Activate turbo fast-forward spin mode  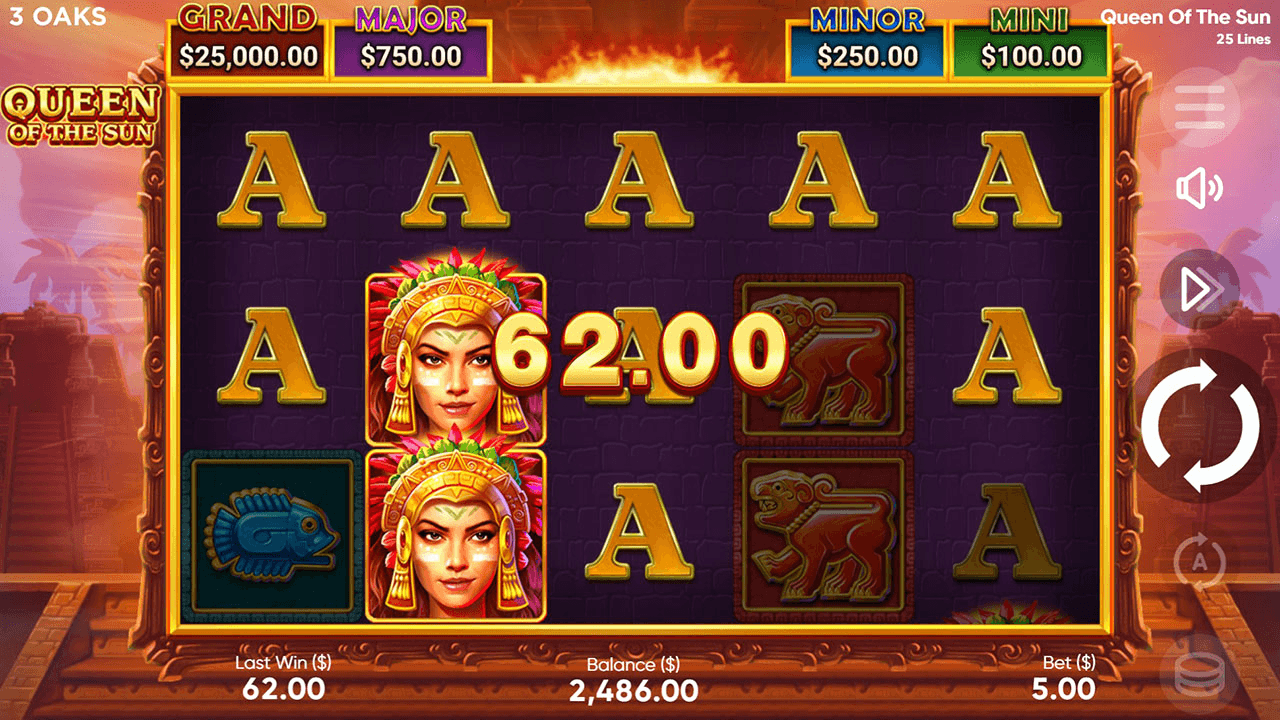[1199, 290]
